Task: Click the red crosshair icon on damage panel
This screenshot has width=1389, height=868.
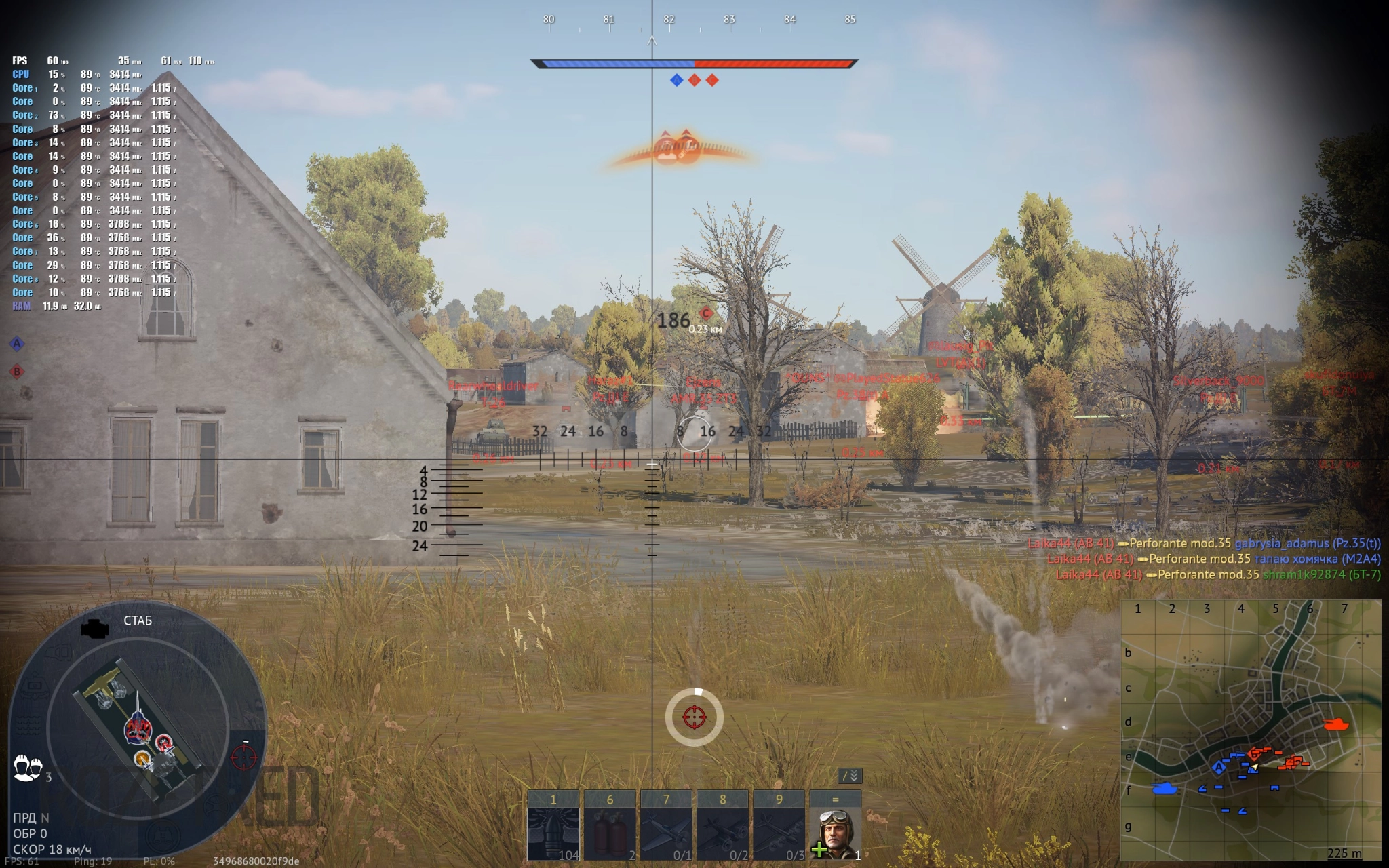Action: [244, 757]
